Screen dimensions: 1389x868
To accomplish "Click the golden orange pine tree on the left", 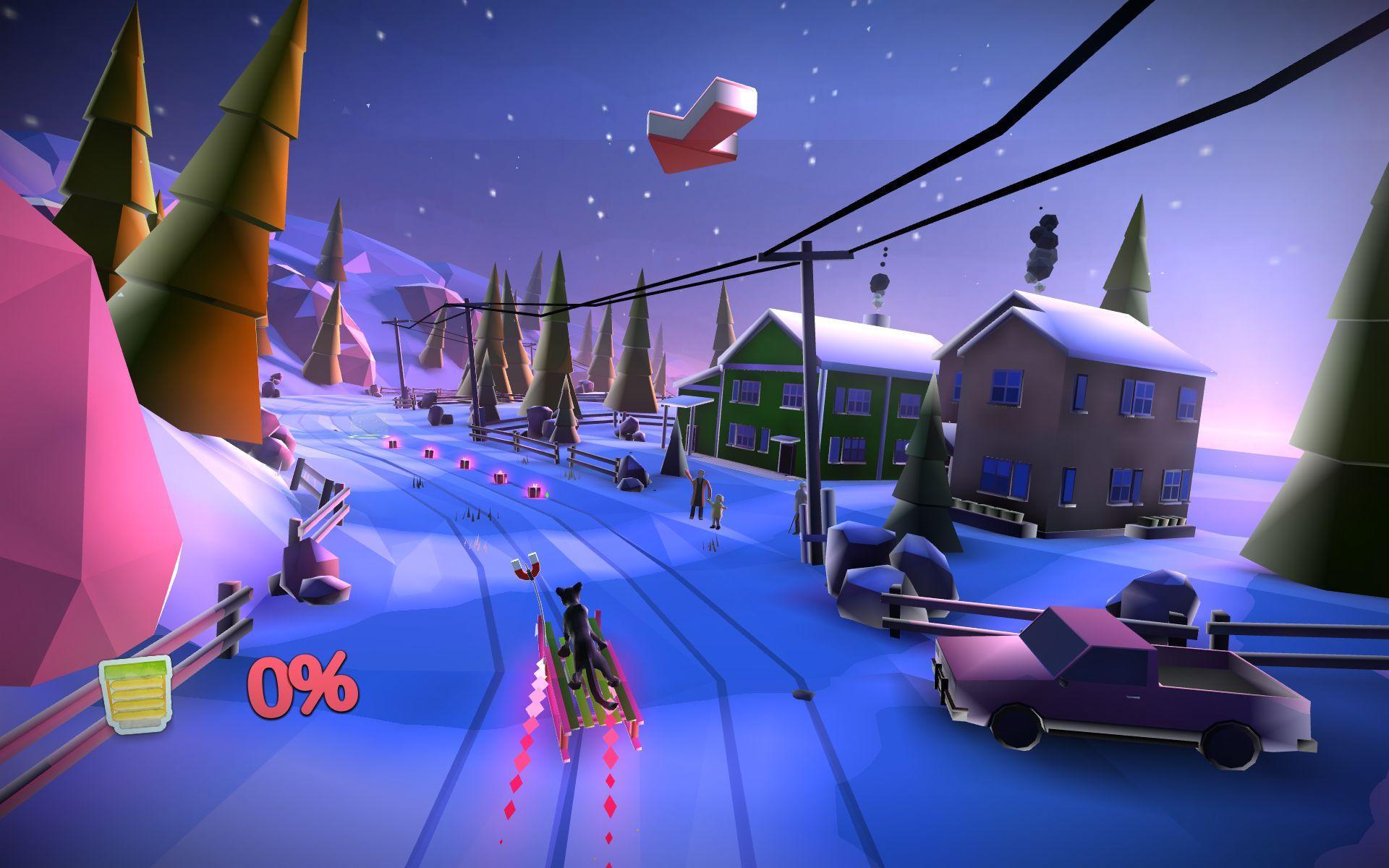I will click(x=217, y=217).
